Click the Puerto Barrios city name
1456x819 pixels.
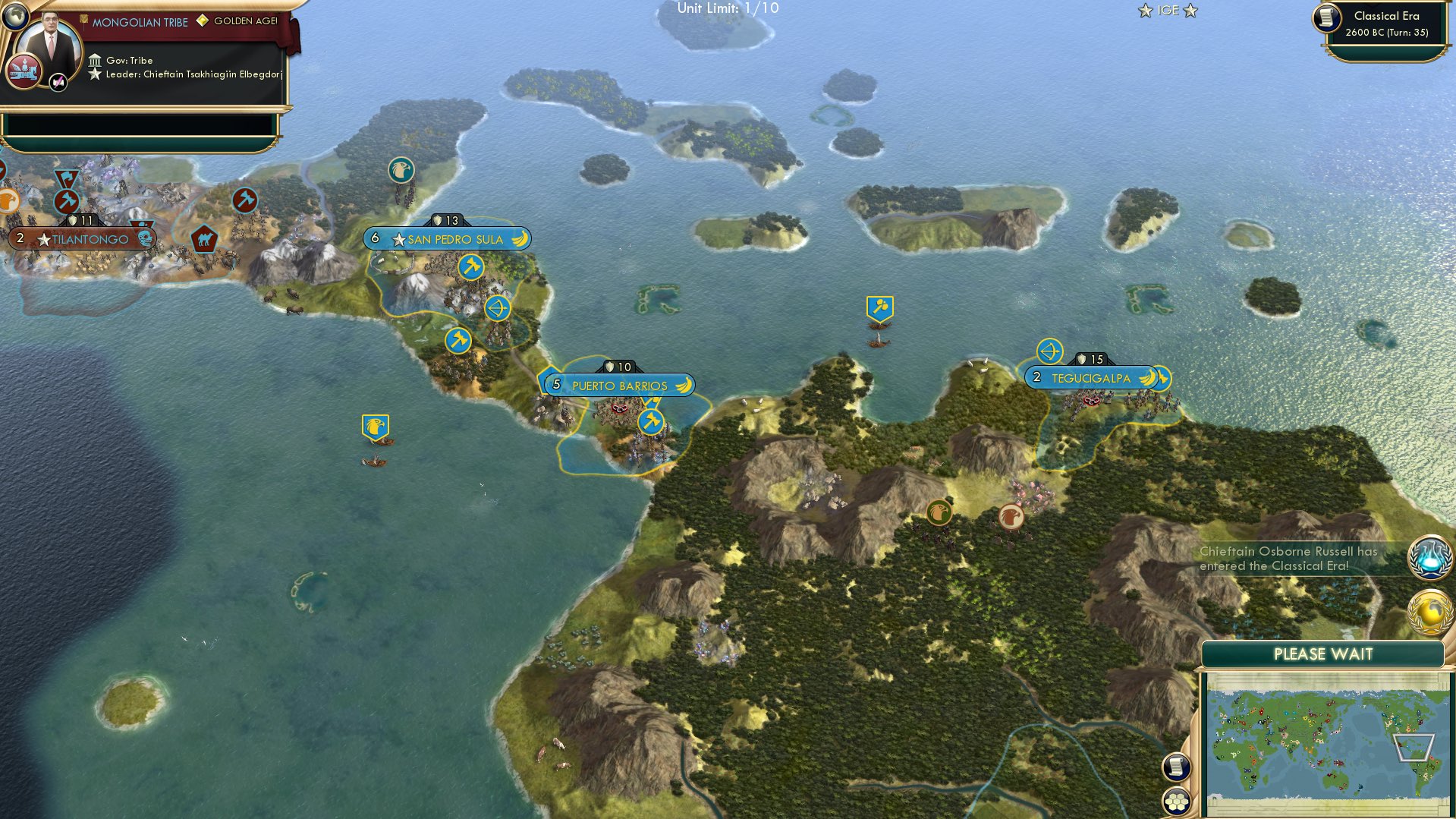(x=620, y=385)
